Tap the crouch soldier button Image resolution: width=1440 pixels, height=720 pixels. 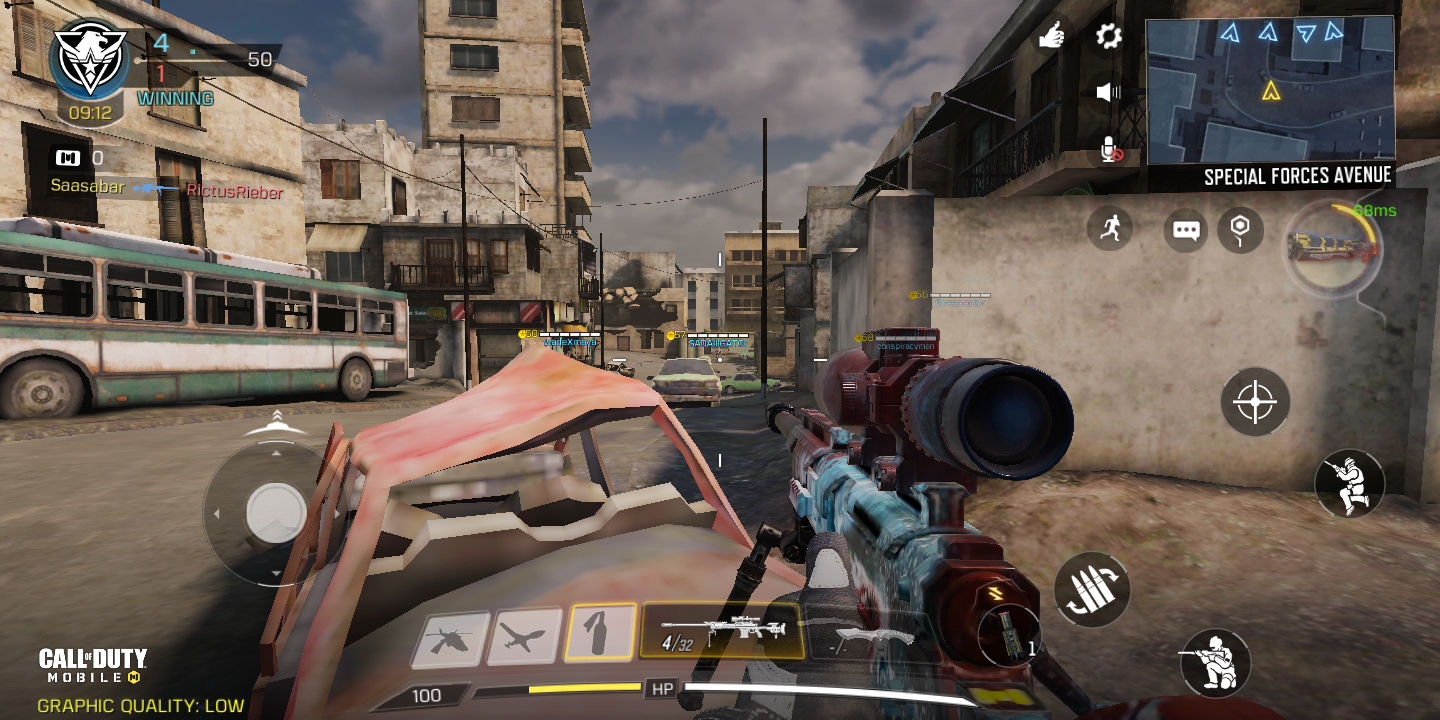(x=1349, y=484)
